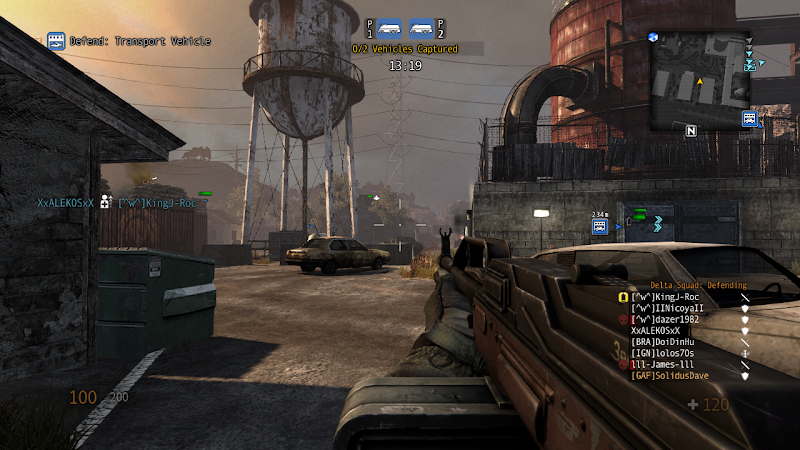The image size is (800, 450).
Task: Select [^w^]dazer1982 in the squad list
Action: pos(665,319)
